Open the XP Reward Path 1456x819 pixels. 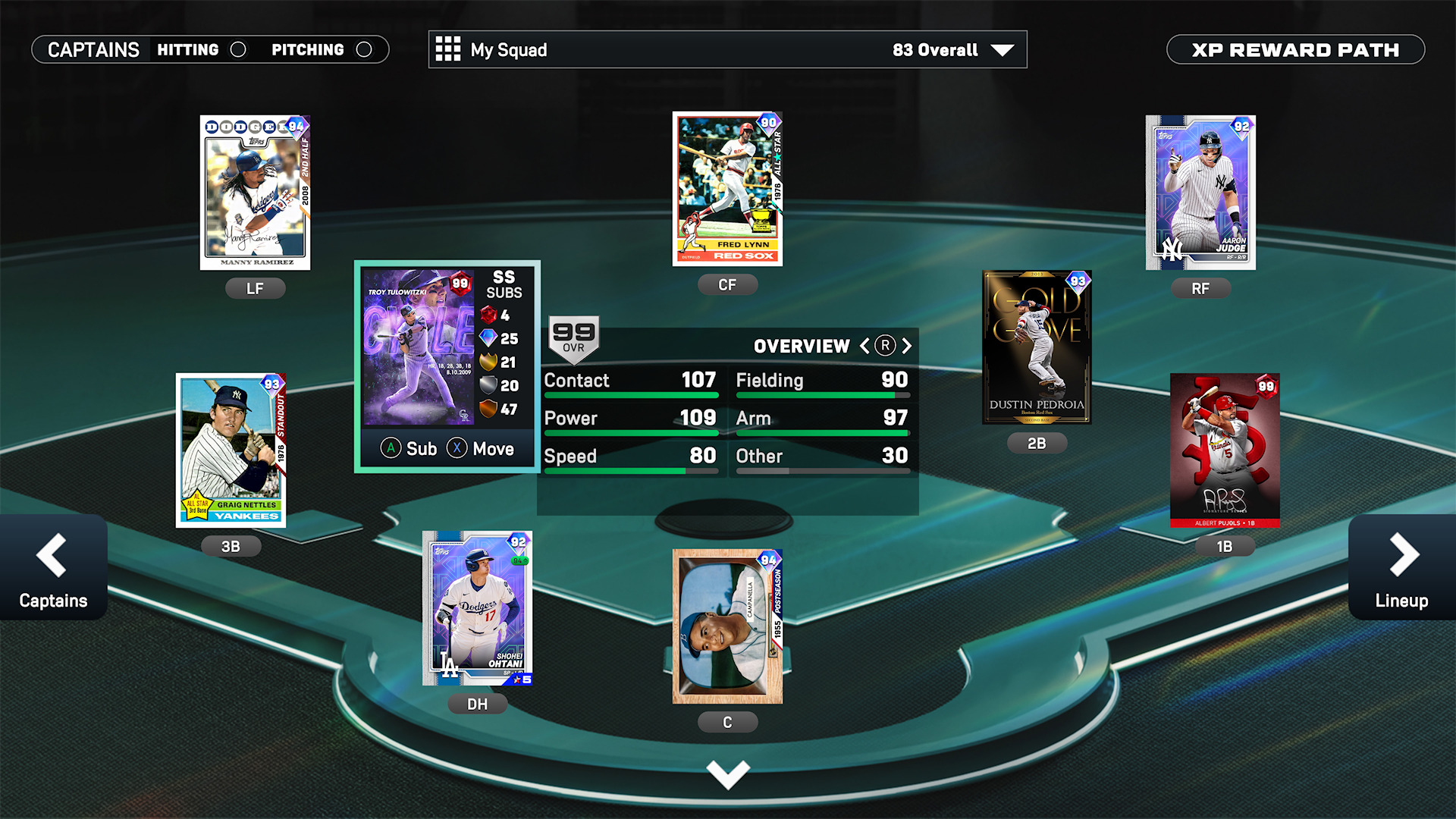(x=1295, y=50)
